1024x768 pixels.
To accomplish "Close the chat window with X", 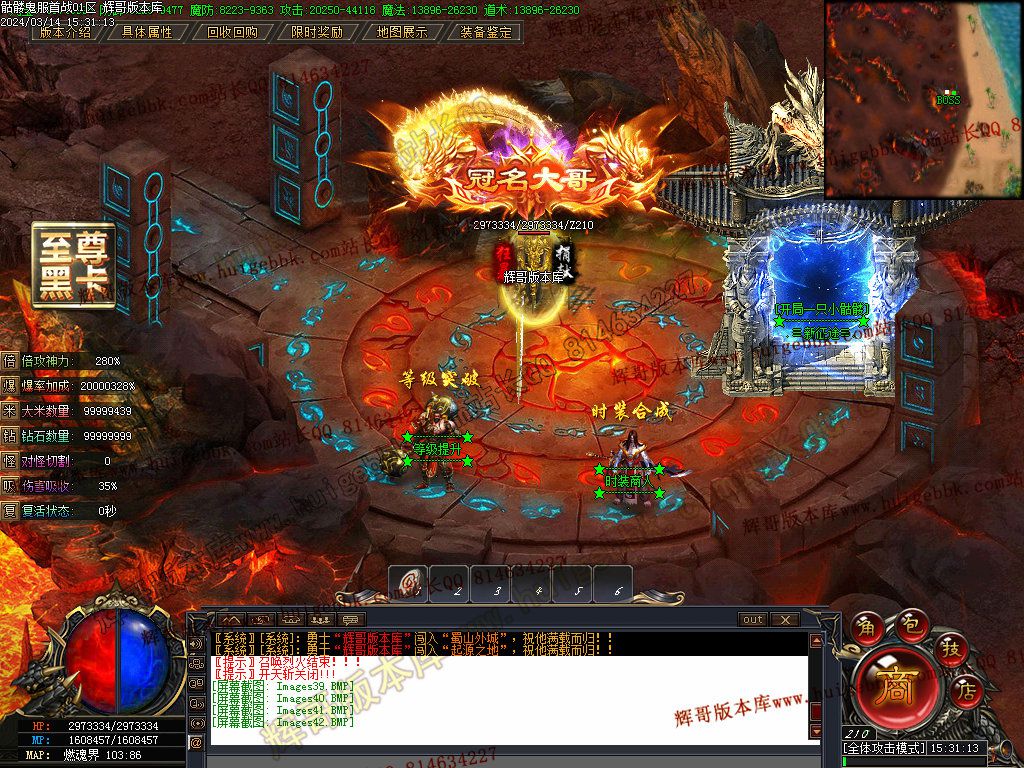I will point(784,620).
